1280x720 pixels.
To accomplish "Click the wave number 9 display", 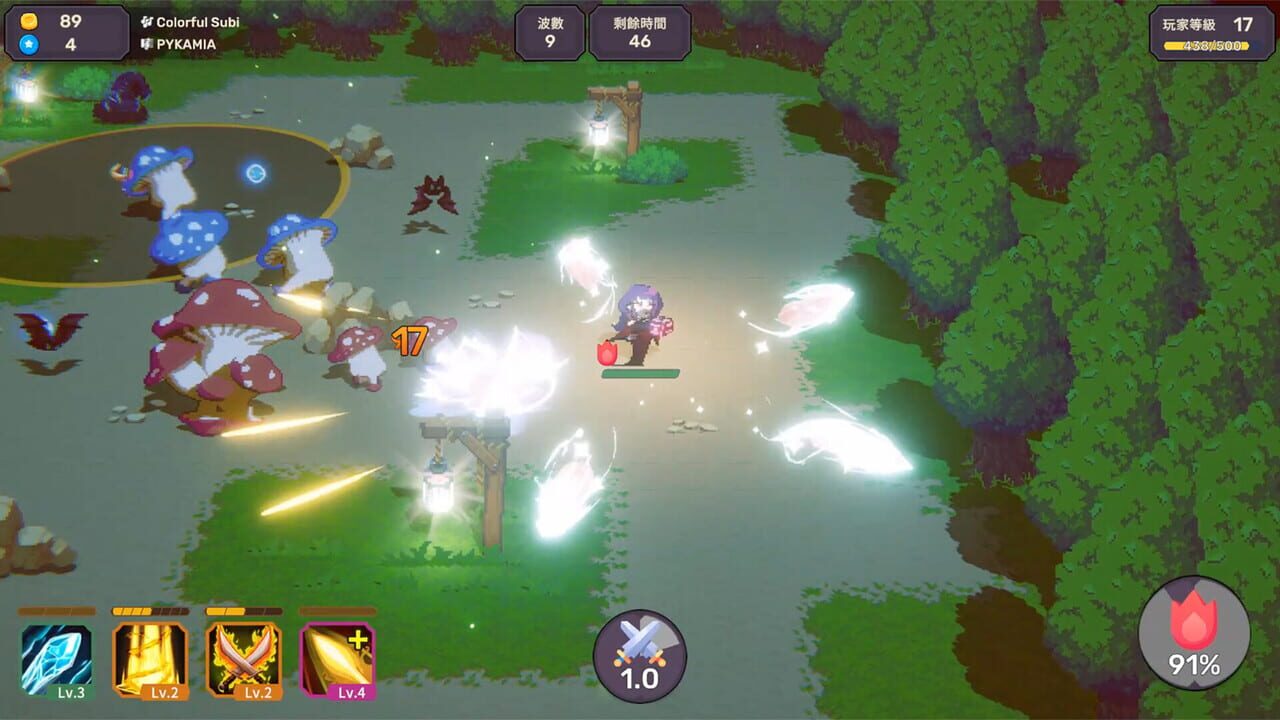I will pyautogui.click(x=549, y=42).
